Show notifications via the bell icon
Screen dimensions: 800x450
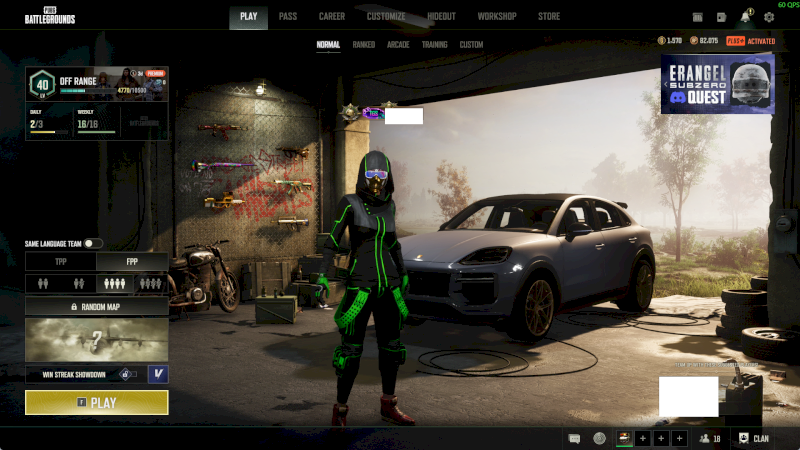click(746, 17)
